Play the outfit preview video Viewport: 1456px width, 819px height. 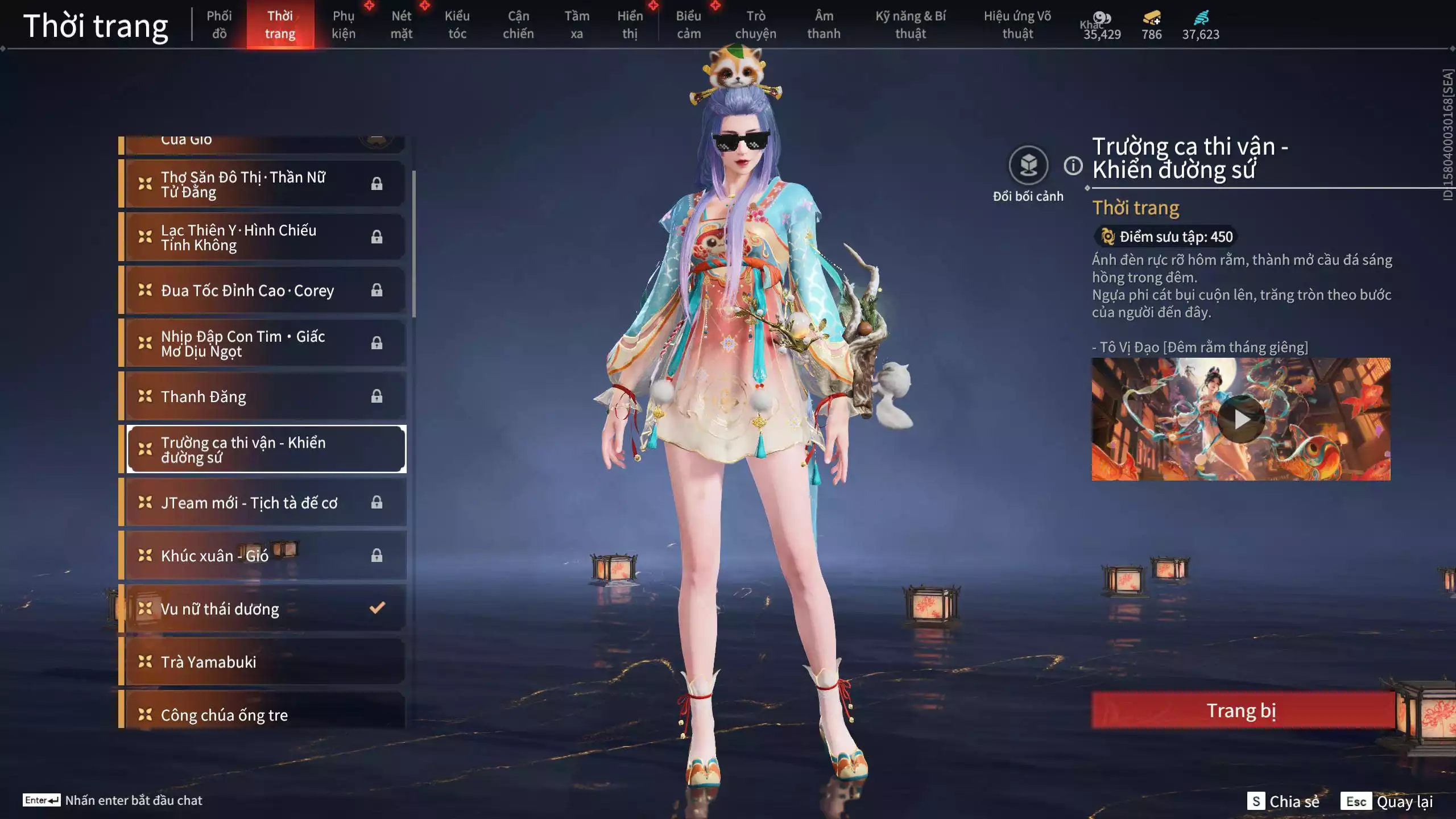tap(1241, 420)
